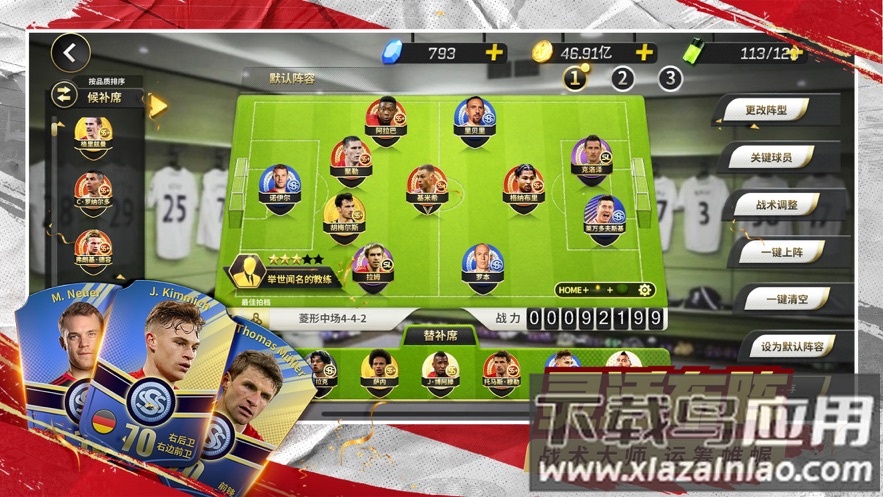The height and width of the screenshot is (497, 883).
Task: Toggle the sort-by-quality swap button
Action: [65, 95]
